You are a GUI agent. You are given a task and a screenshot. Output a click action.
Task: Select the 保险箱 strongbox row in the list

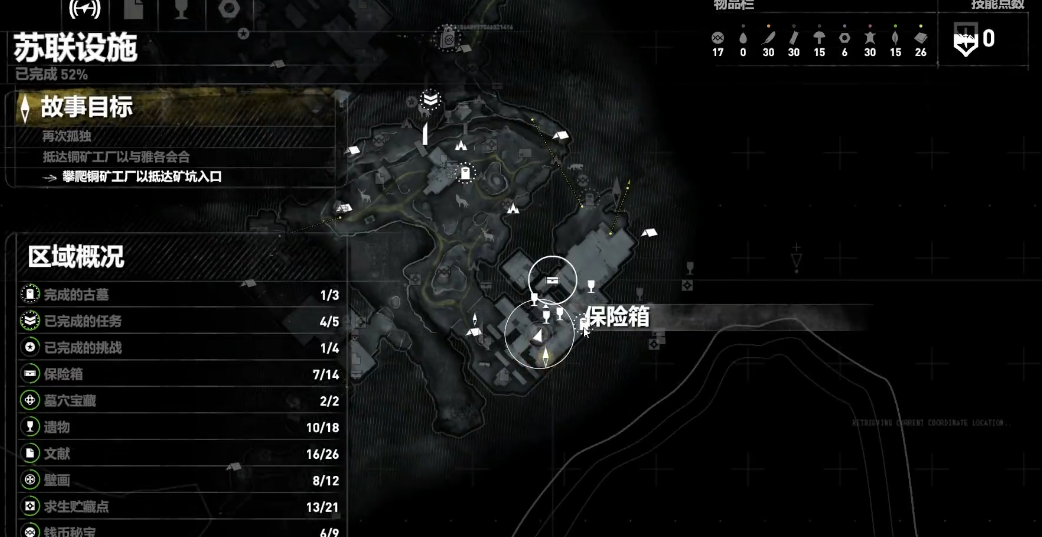[x=180, y=374]
